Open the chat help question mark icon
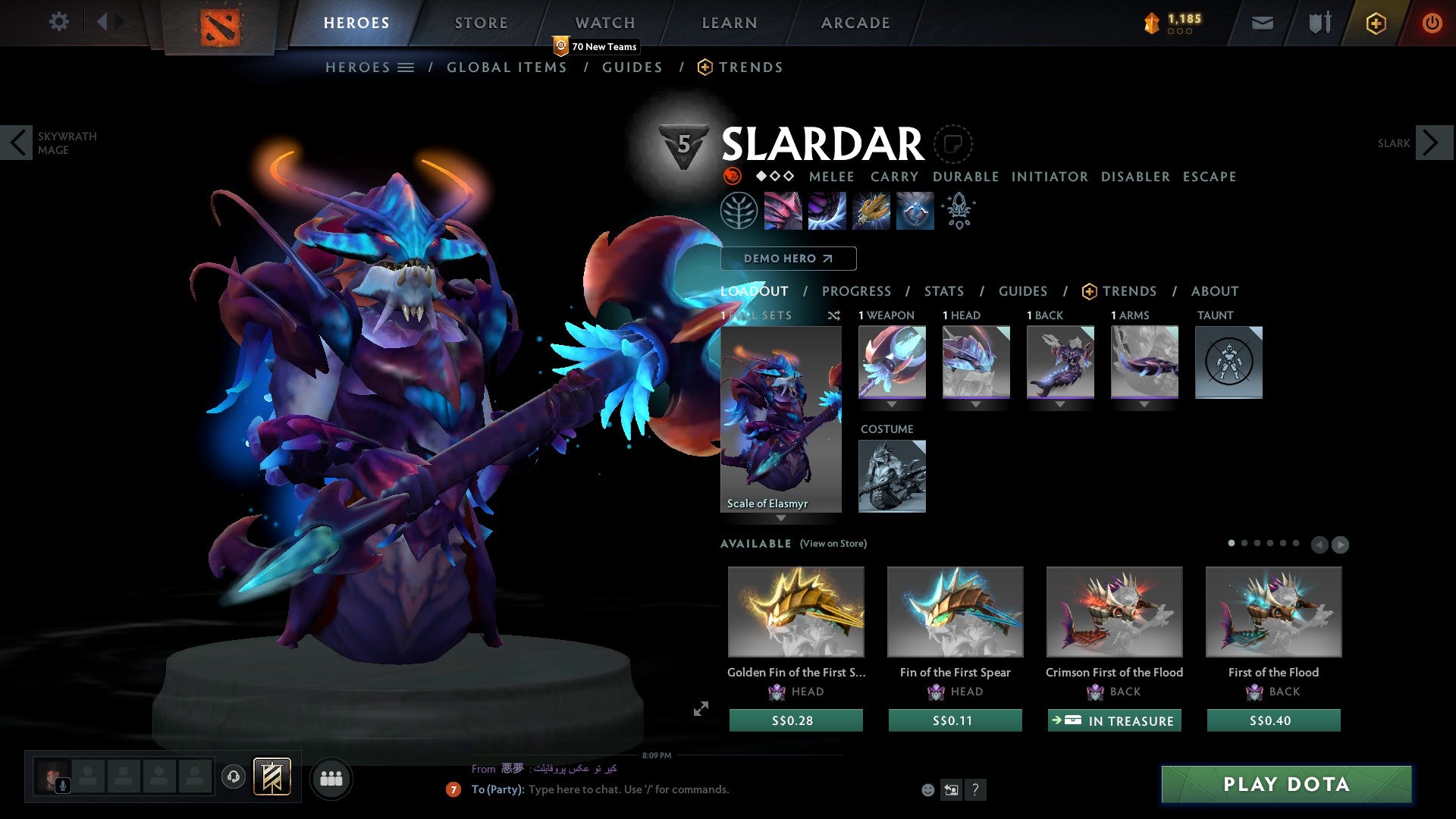 pyautogui.click(x=976, y=790)
